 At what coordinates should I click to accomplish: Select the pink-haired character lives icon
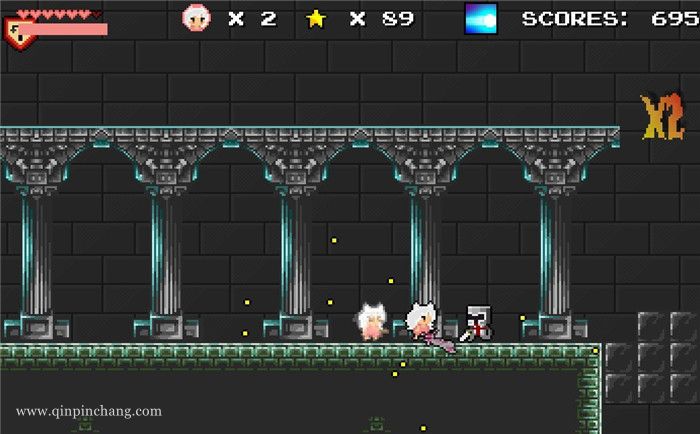[x=196, y=18]
